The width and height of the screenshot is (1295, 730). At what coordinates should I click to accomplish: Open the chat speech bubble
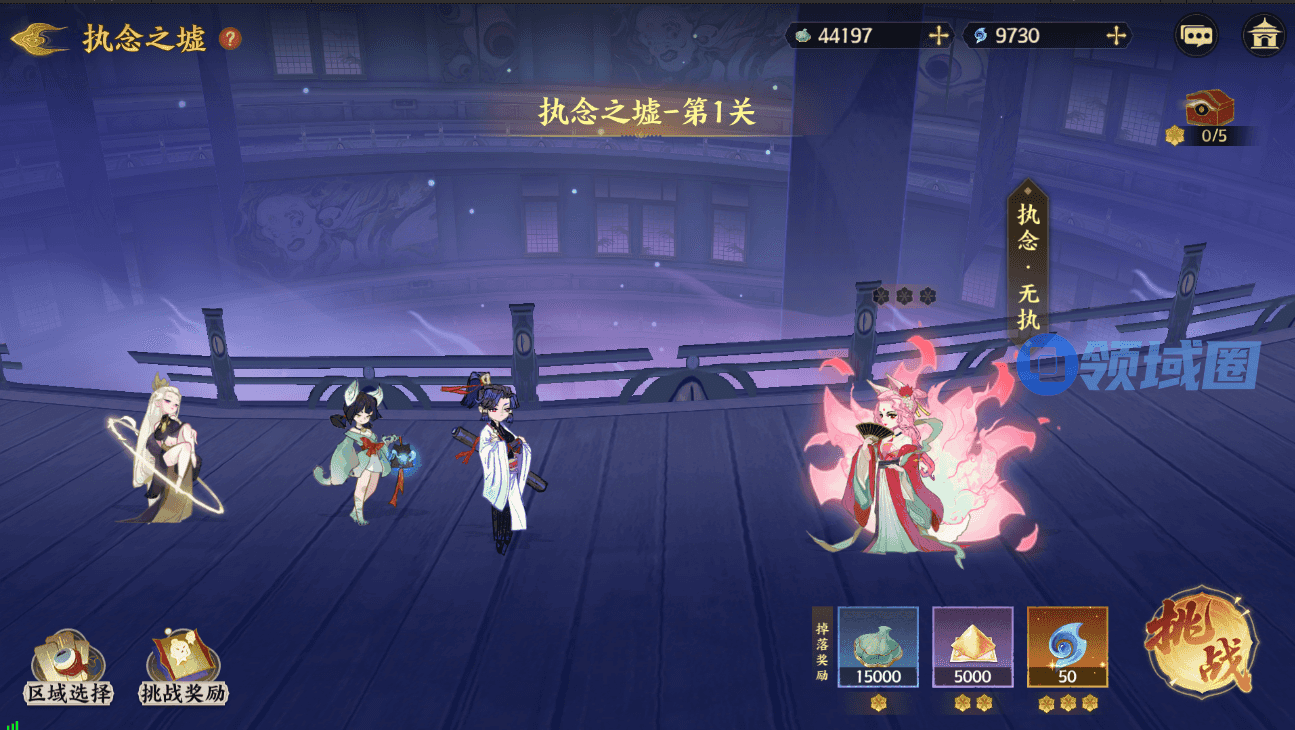click(x=1197, y=36)
